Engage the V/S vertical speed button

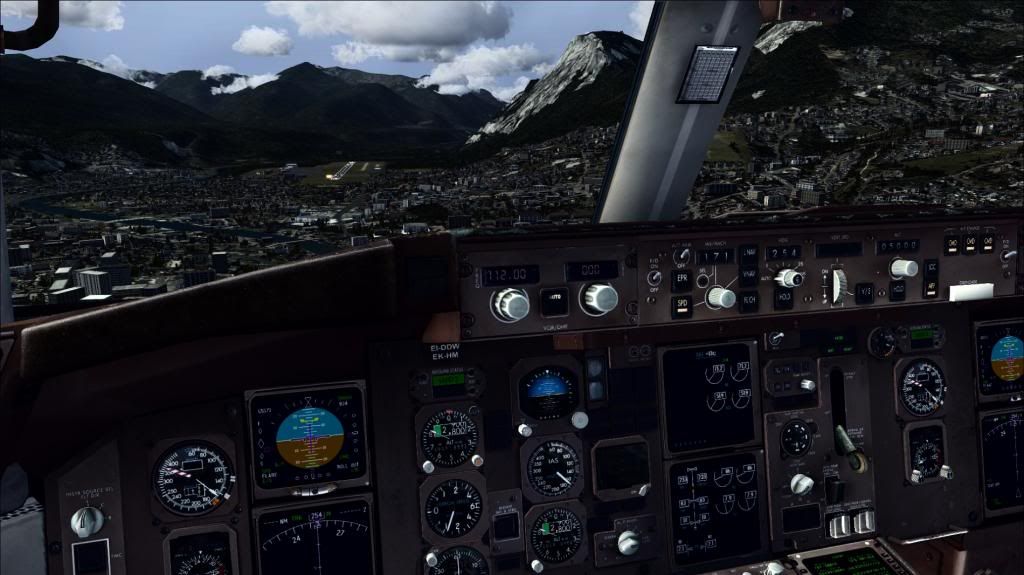coord(865,290)
